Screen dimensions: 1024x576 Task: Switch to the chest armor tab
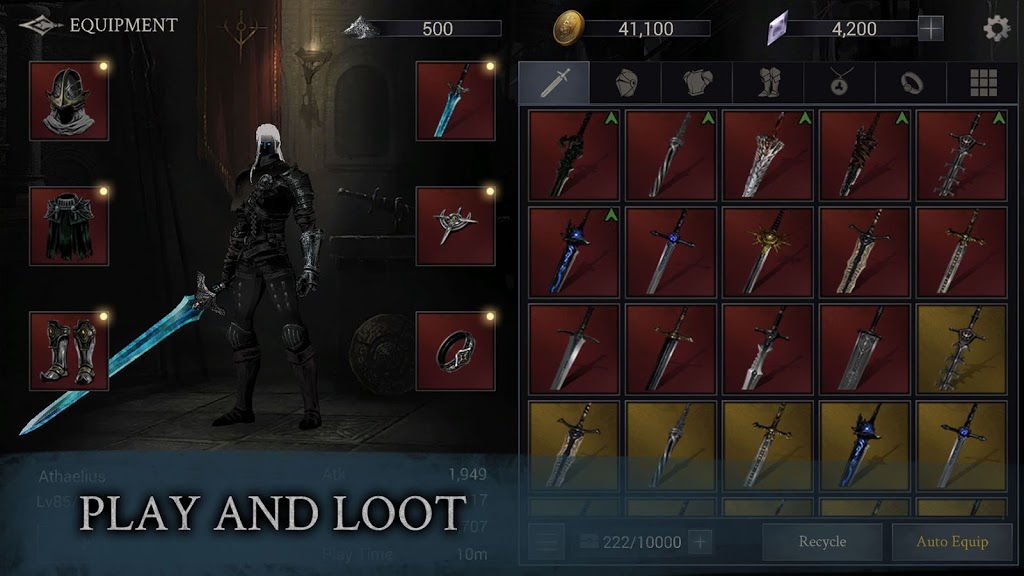click(x=697, y=83)
